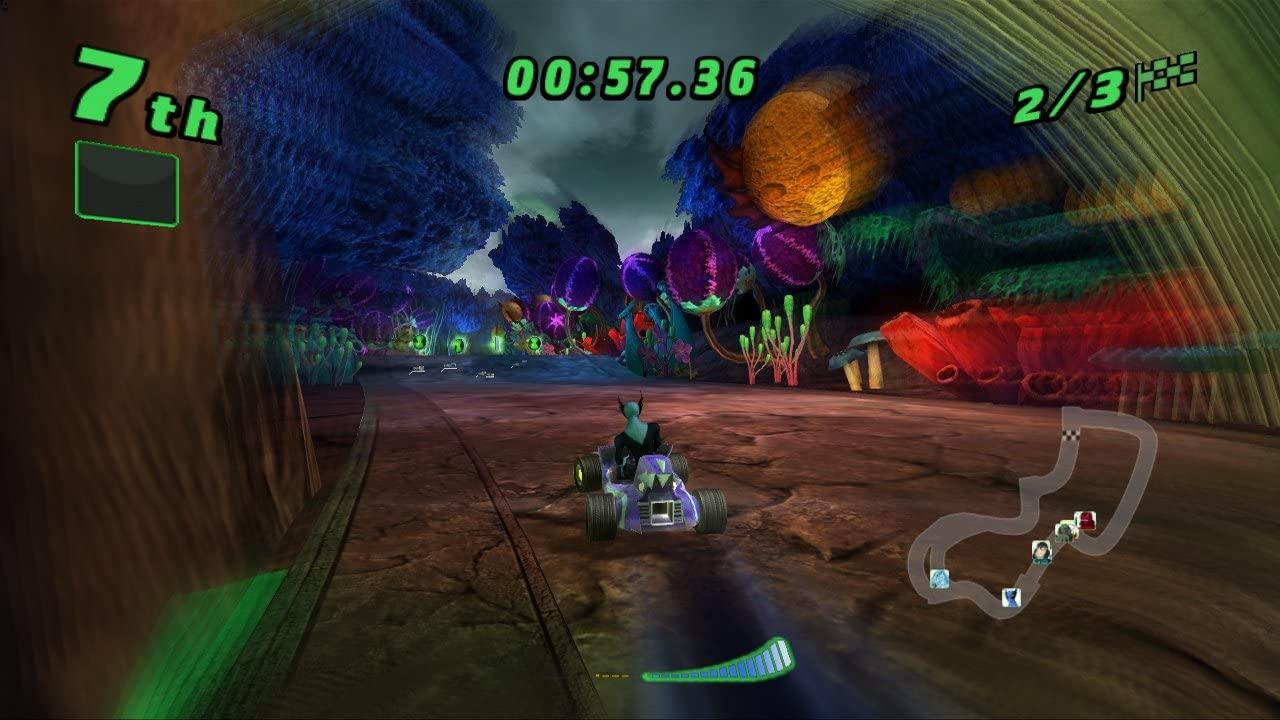The image size is (1280, 720).
Task: Select the green racer portrait on the minimap
Action: coord(1066,532)
